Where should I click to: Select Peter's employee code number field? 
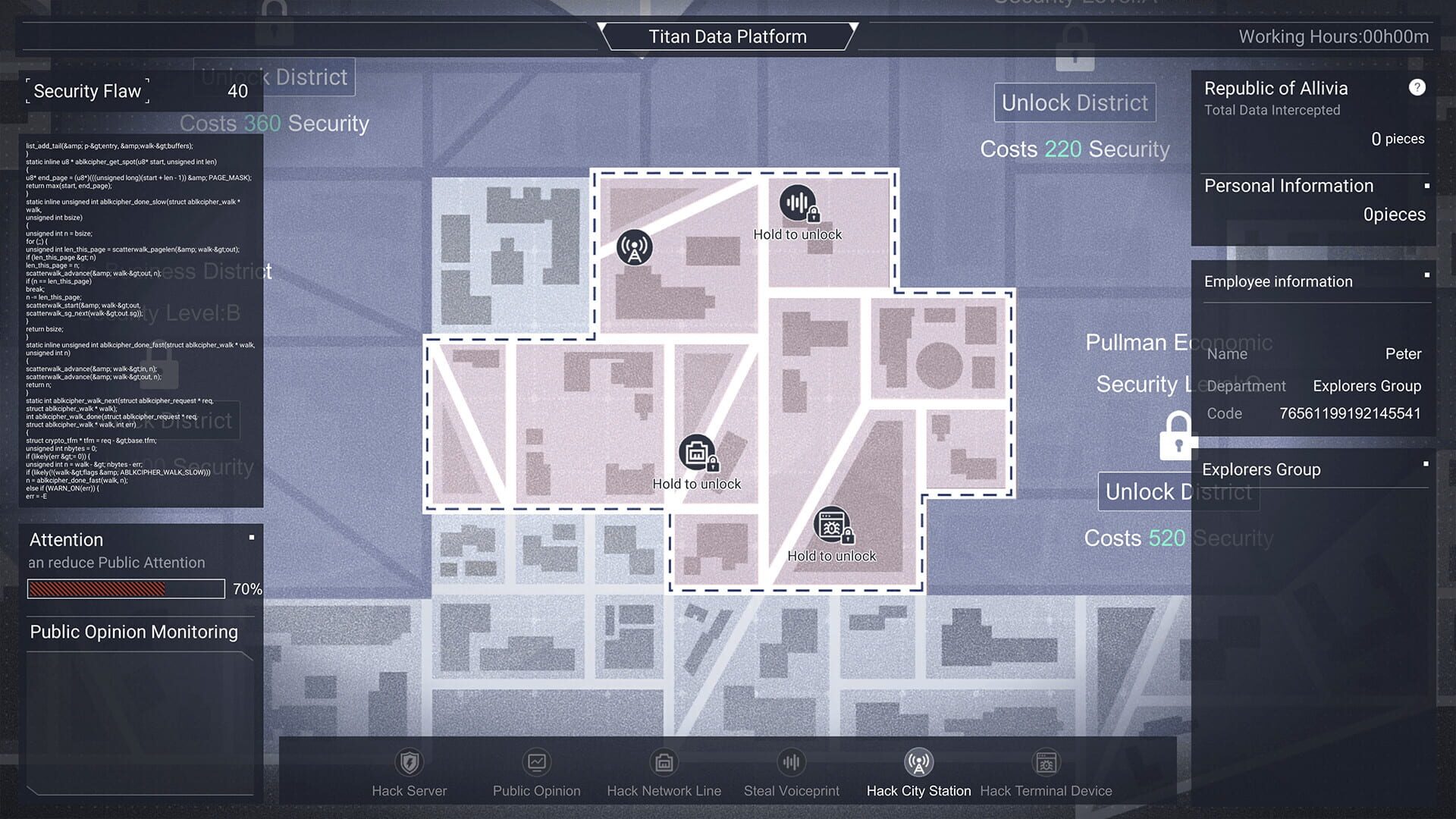[1349, 413]
